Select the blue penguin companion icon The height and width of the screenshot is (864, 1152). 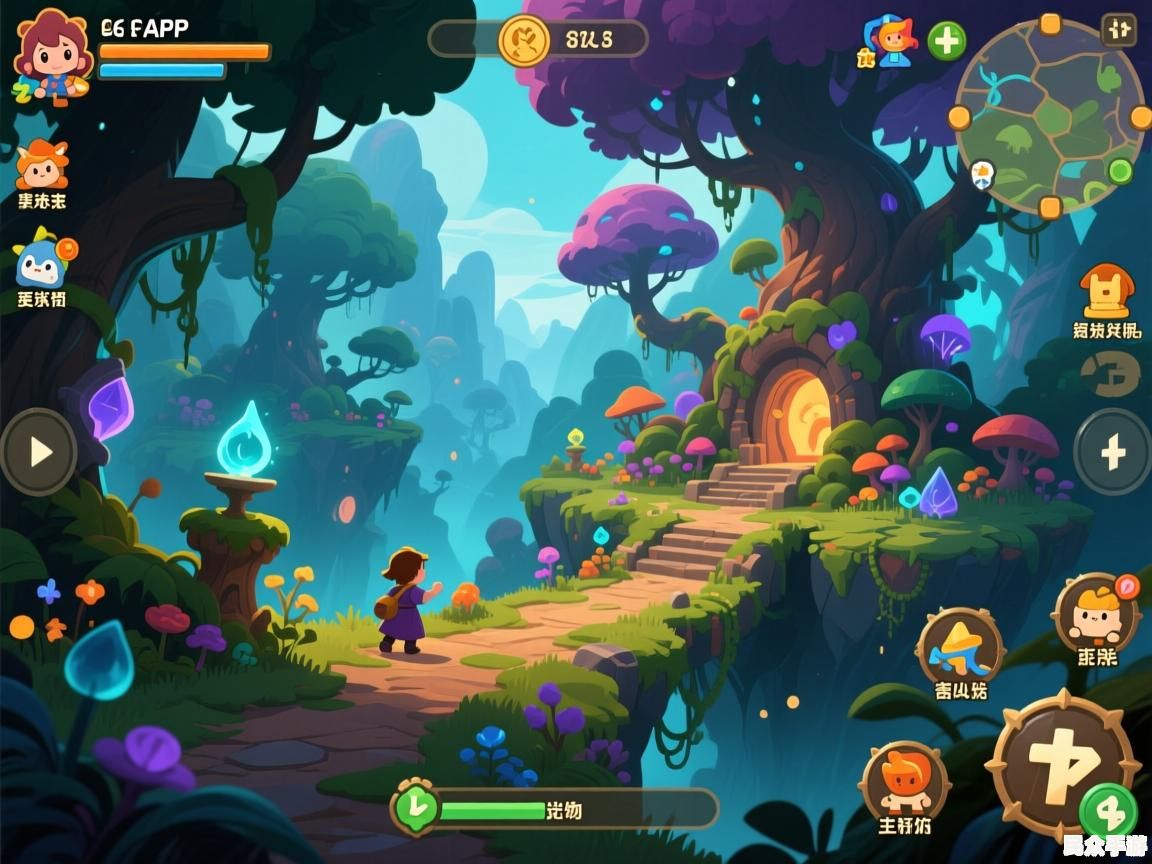[42, 260]
